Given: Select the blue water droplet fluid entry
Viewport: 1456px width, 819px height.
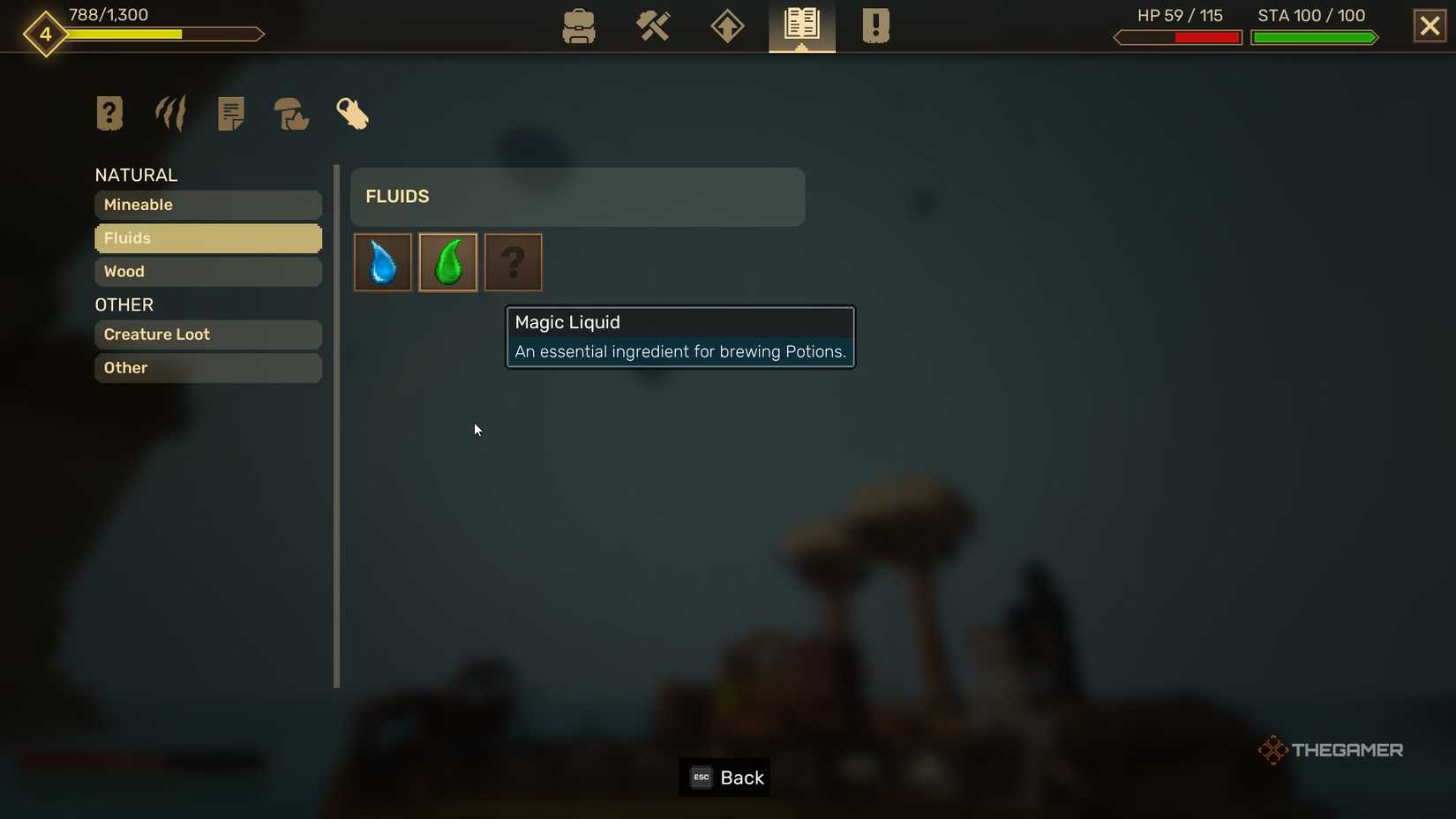Looking at the screenshot, I should (382, 262).
